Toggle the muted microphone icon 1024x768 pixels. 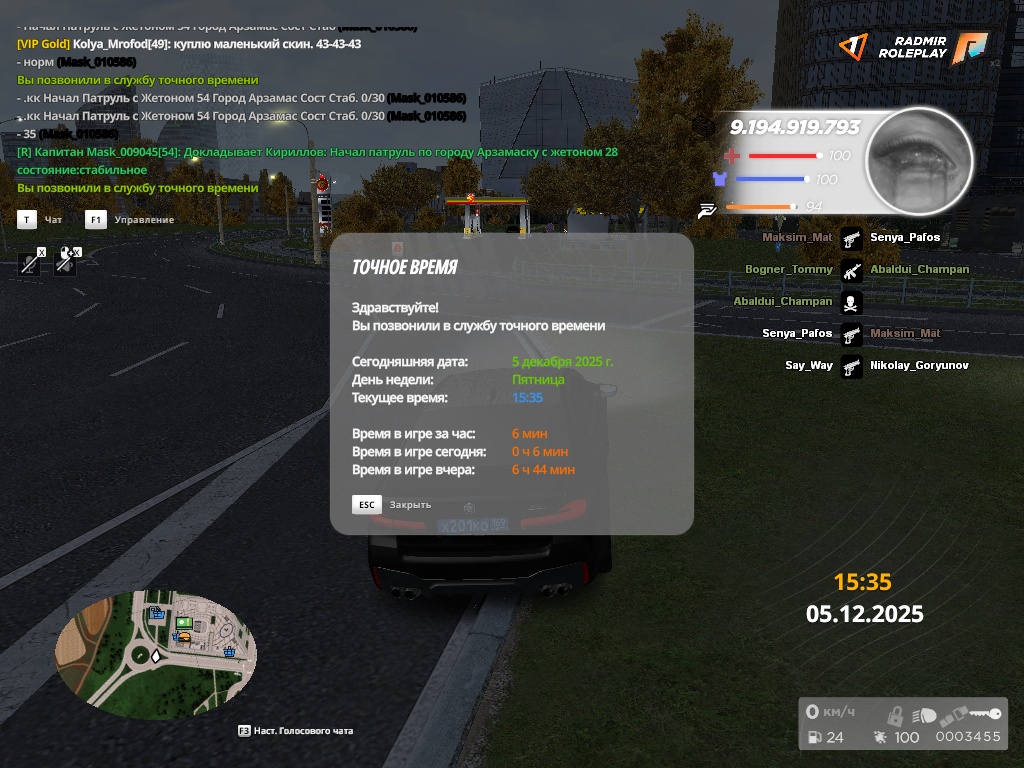coord(32,262)
